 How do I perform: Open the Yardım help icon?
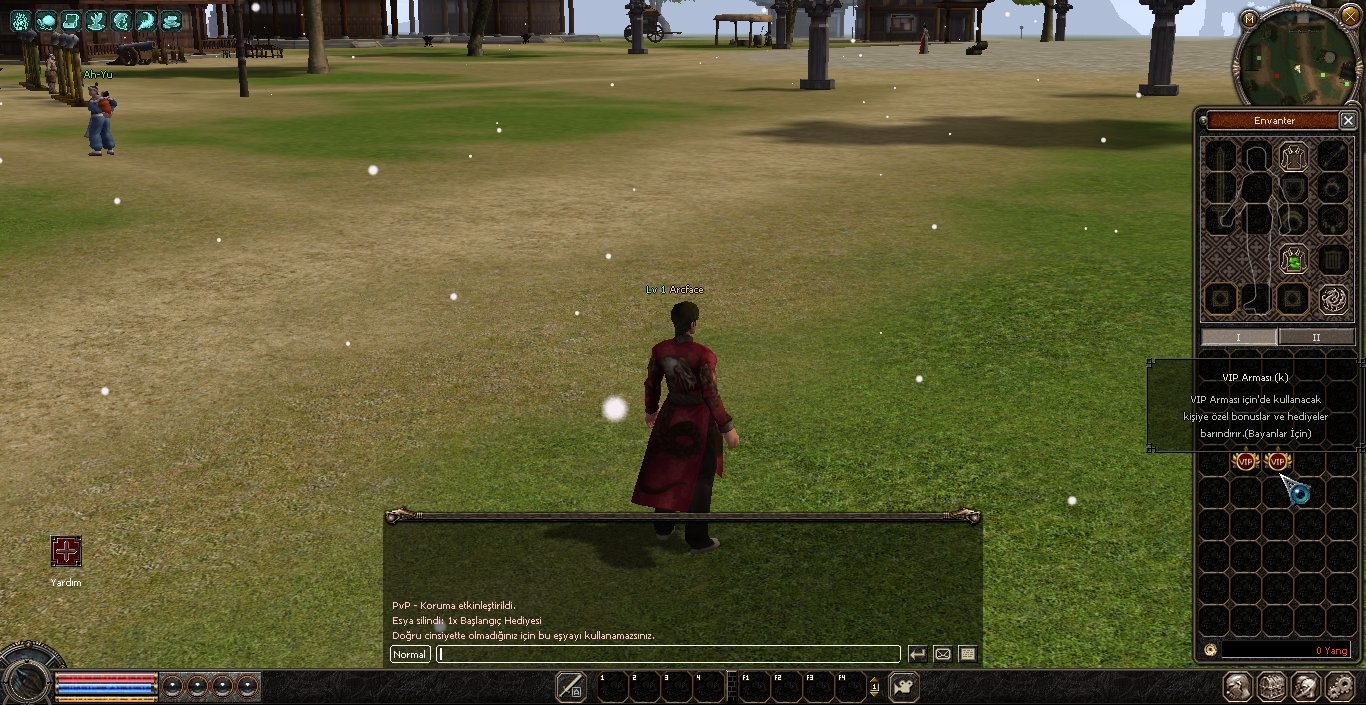(66, 551)
